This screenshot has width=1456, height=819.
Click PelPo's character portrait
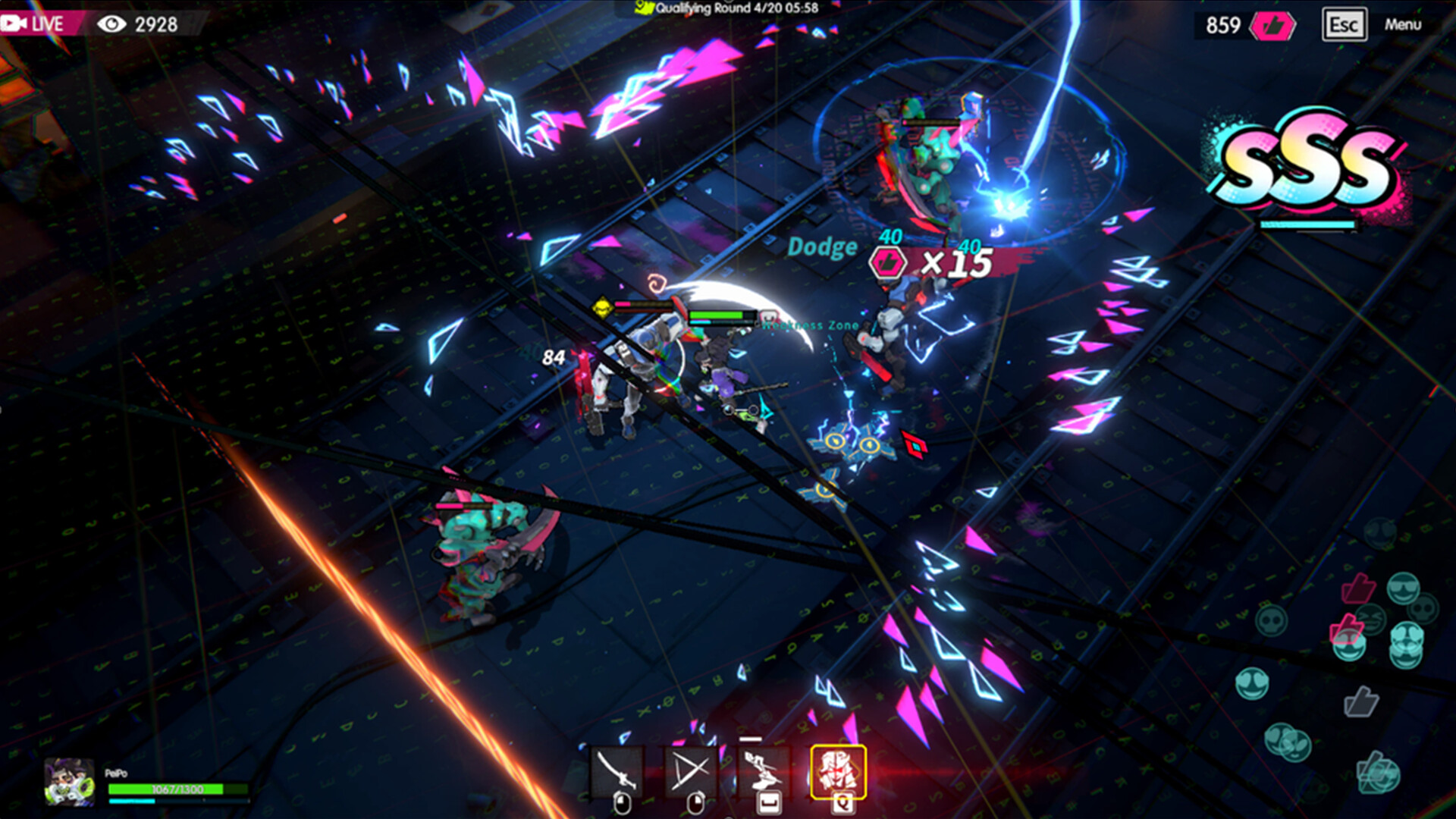click(x=68, y=783)
